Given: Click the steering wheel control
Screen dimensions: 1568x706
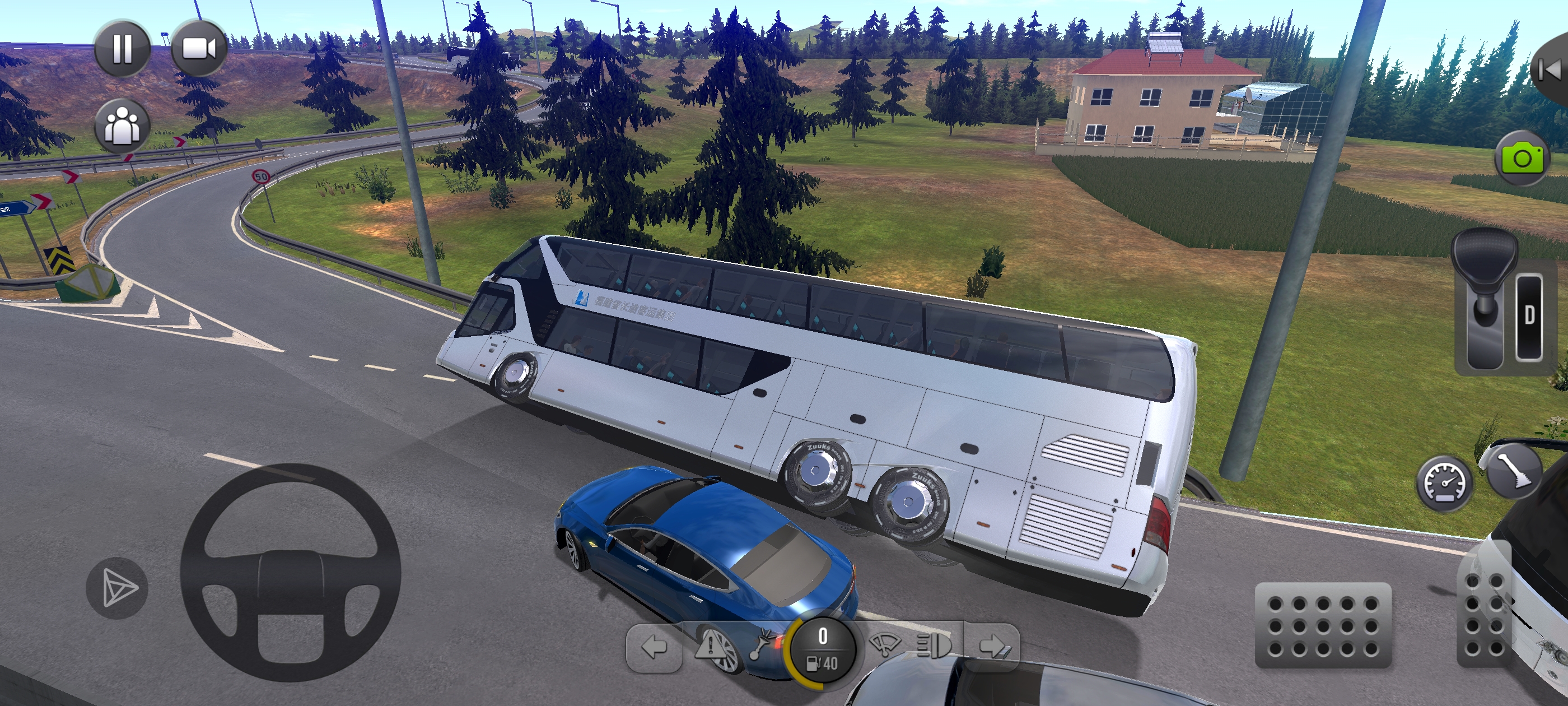Looking at the screenshot, I should coord(290,573).
